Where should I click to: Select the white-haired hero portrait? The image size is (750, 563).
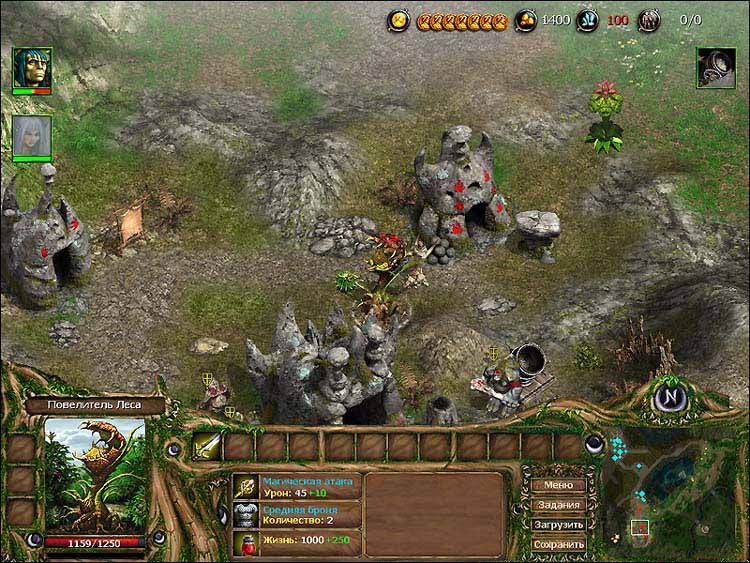[32, 136]
